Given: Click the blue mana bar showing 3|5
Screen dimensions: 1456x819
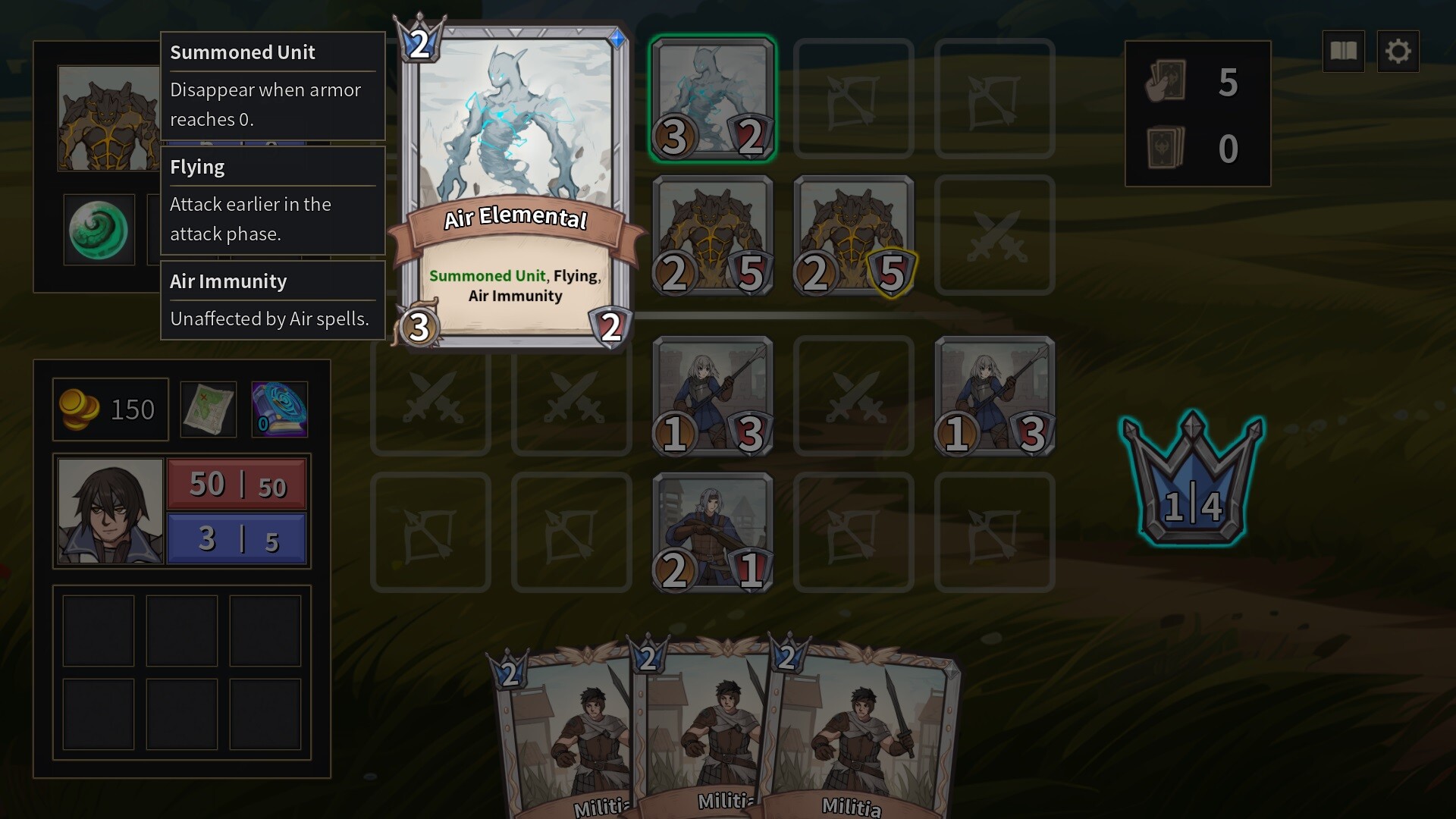Looking at the screenshot, I should click(236, 538).
